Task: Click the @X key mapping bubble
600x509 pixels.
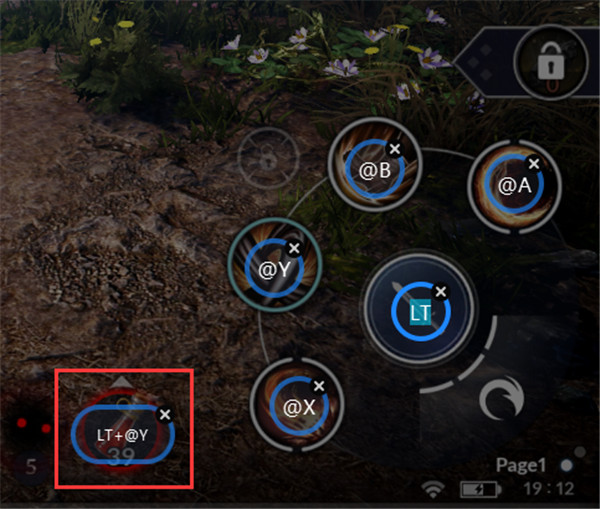Action: [298, 408]
